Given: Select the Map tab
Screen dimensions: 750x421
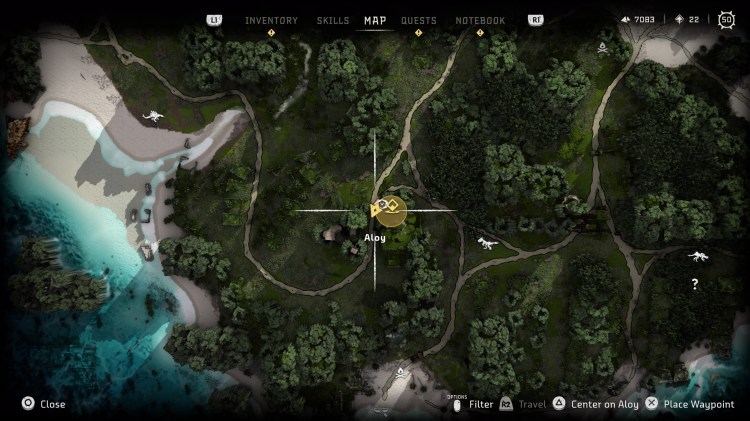Looking at the screenshot, I should [x=375, y=20].
